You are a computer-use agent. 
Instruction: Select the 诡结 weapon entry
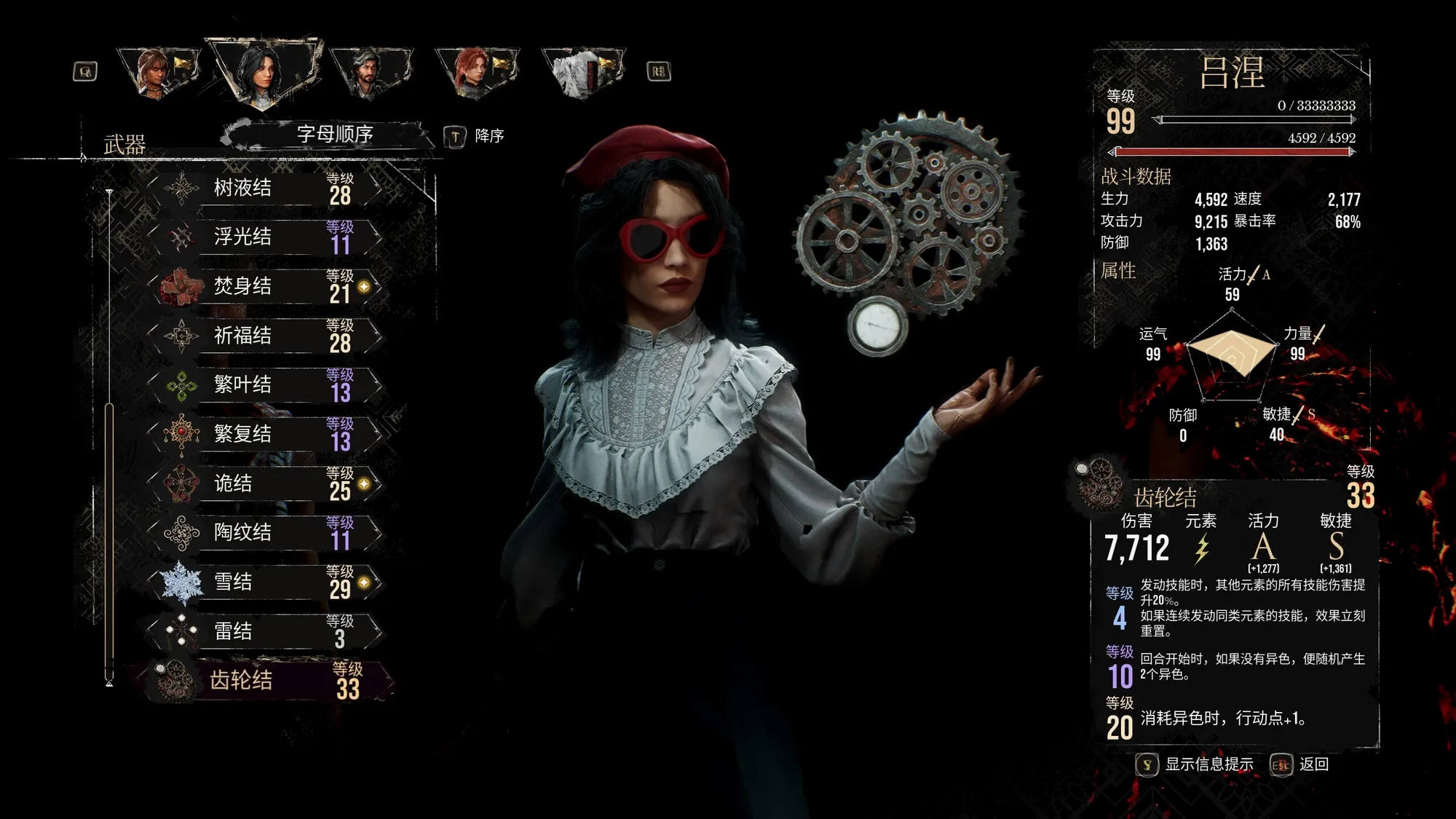tap(266, 483)
